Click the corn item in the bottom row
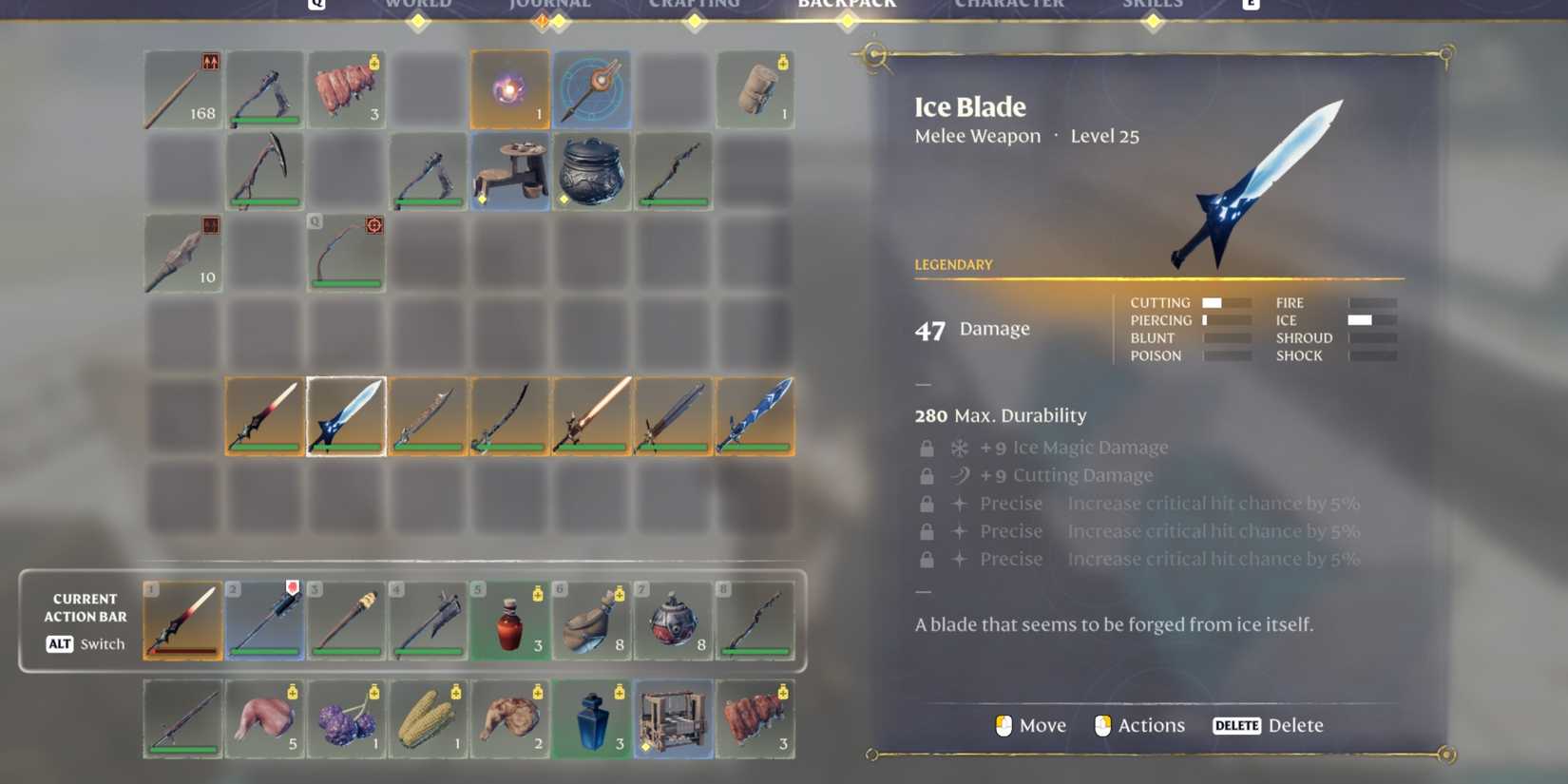The height and width of the screenshot is (784, 1568). point(428,717)
